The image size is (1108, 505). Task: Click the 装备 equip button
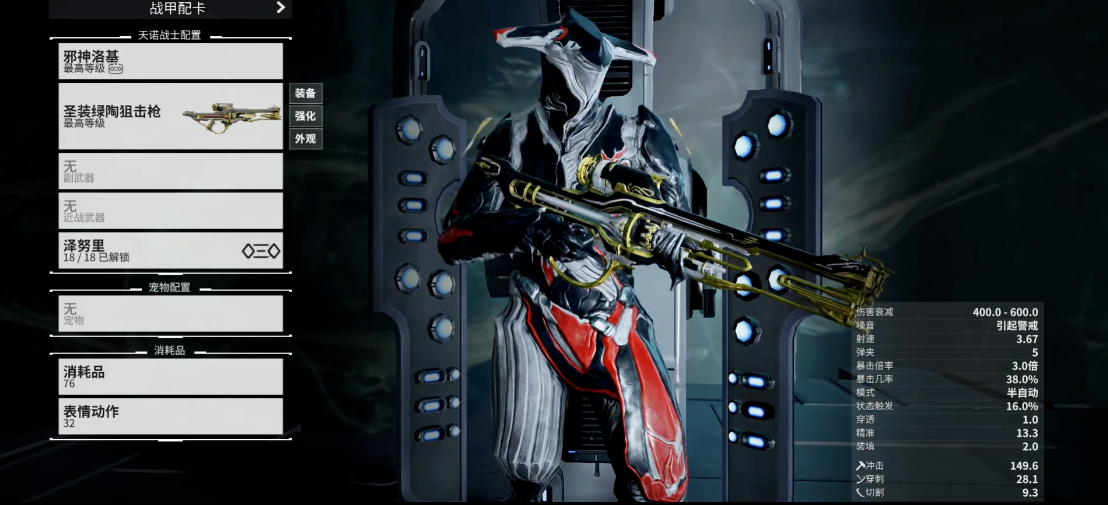click(x=305, y=93)
